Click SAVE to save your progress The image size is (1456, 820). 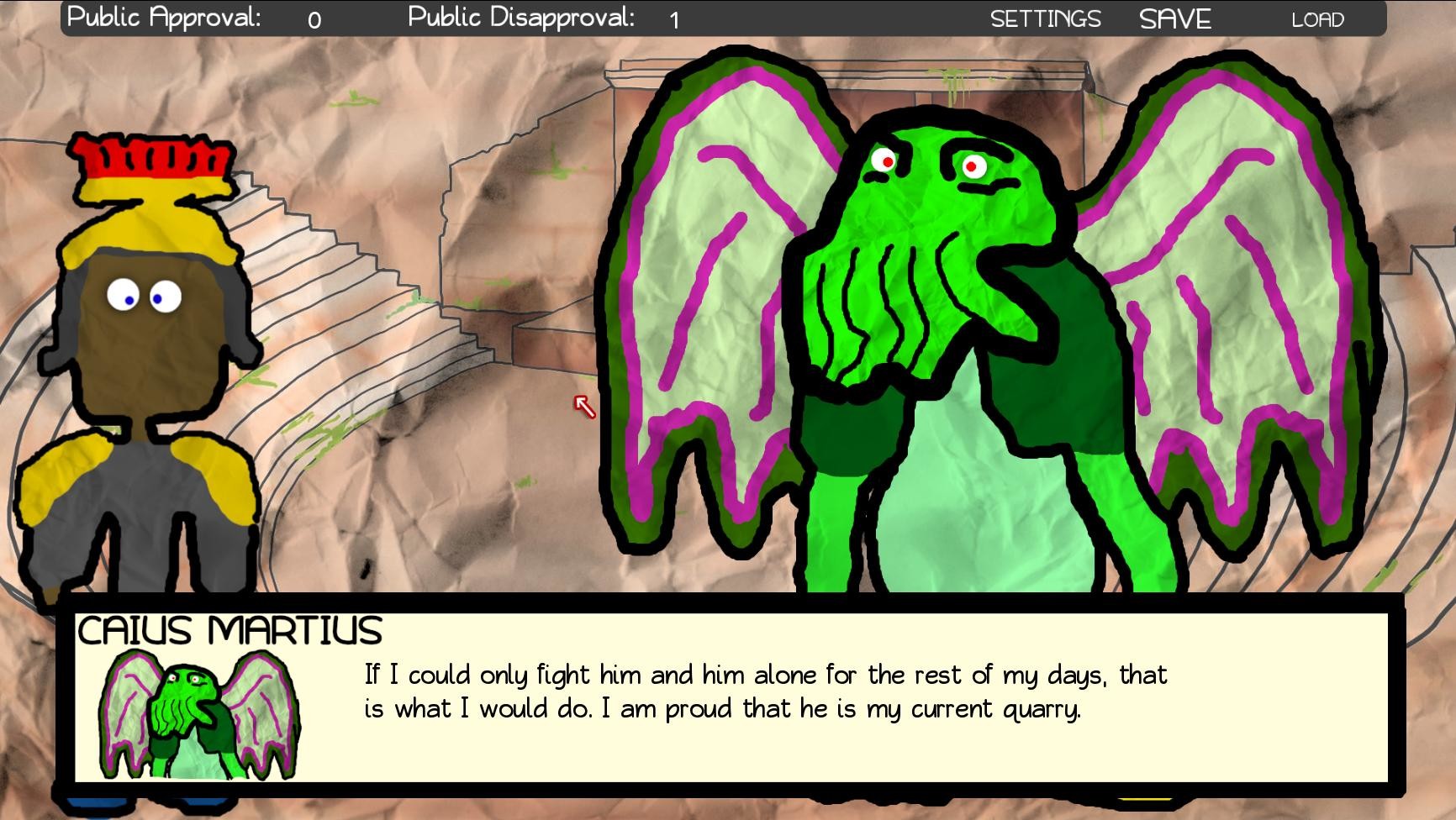[1174, 17]
